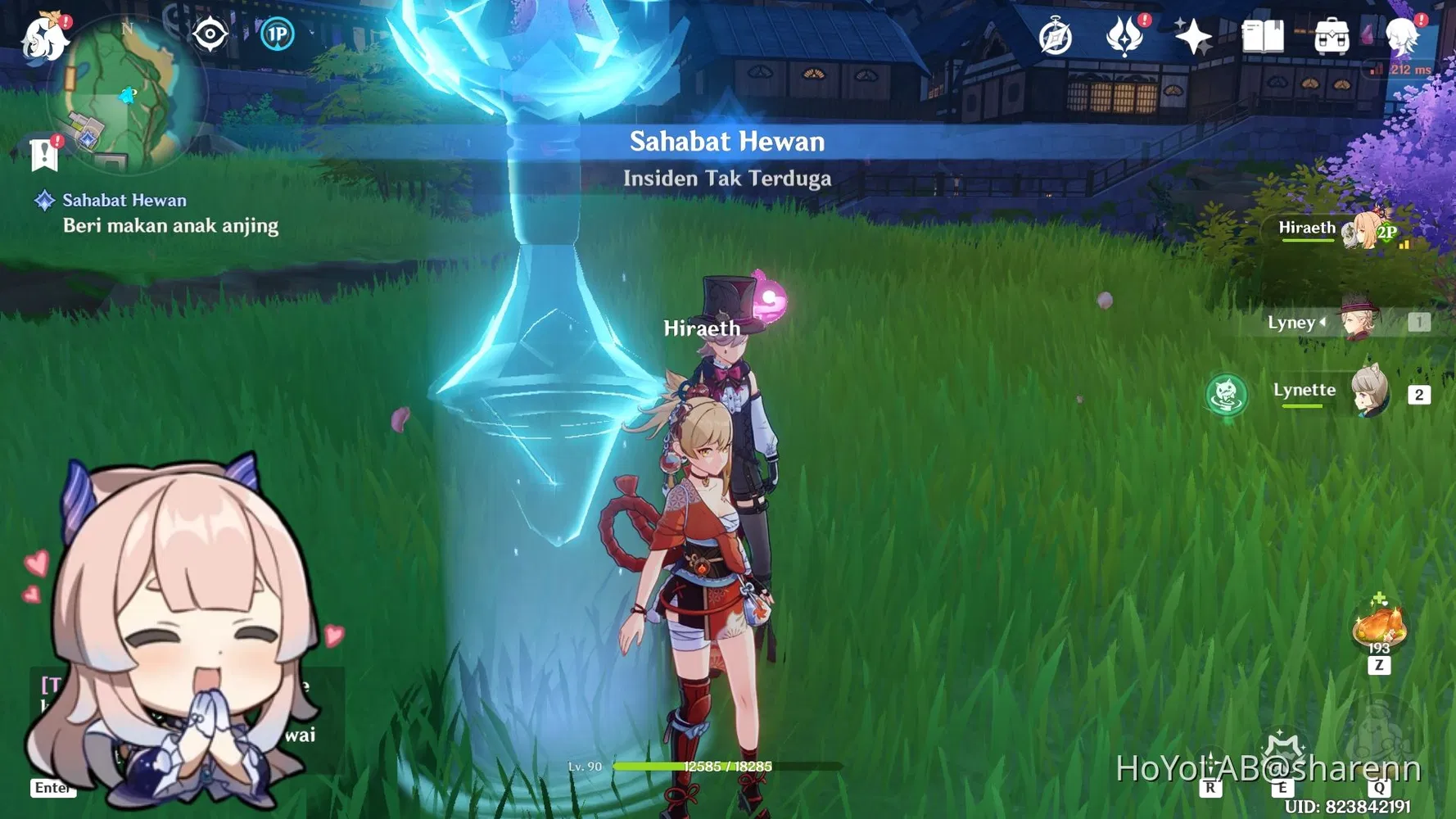The image size is (1456, 819).
Task: Select the tracked quest Sahabat Hewan
Action: coord(124,200)
